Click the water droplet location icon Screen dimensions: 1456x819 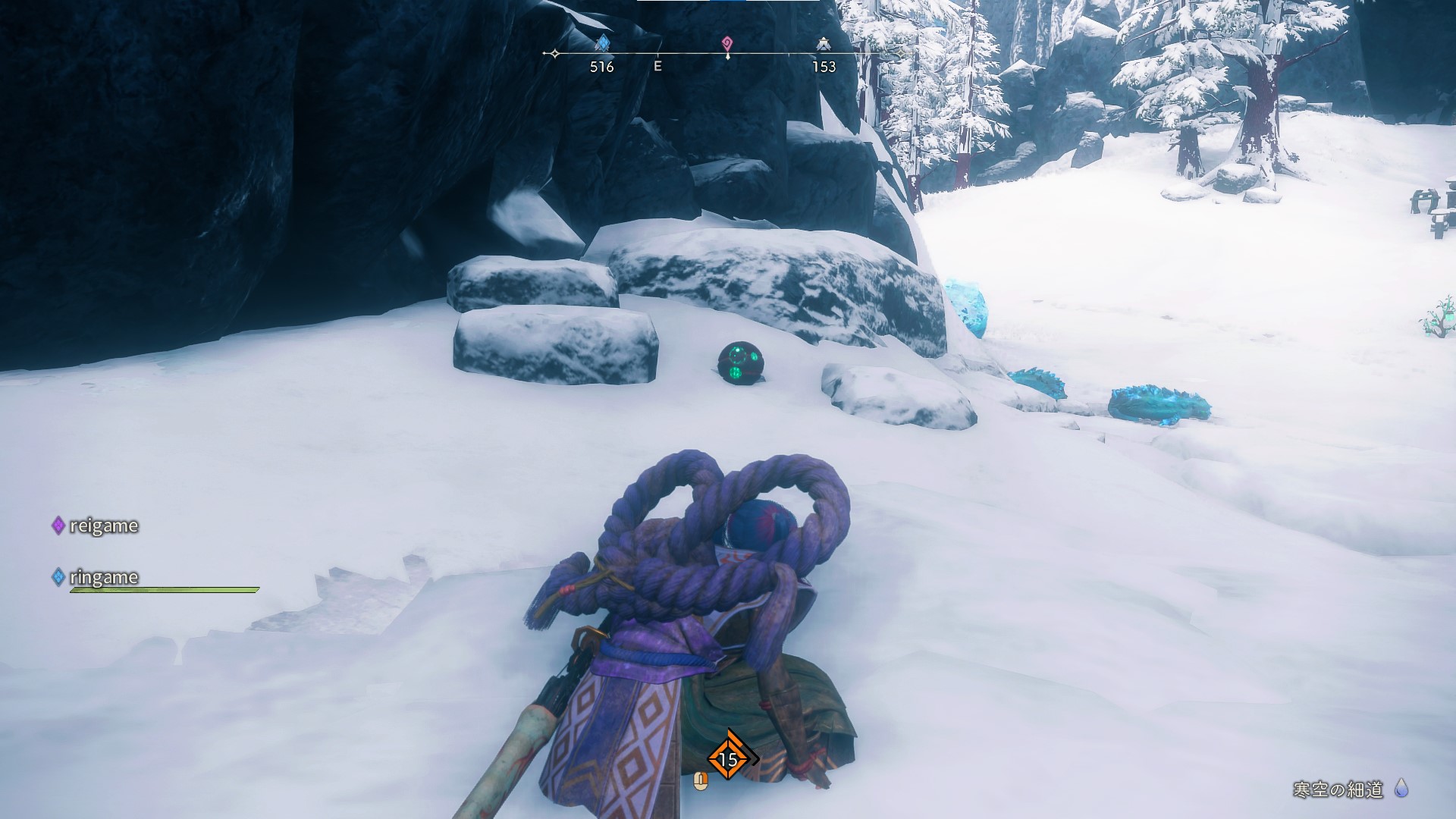(x=1401, y=789)
